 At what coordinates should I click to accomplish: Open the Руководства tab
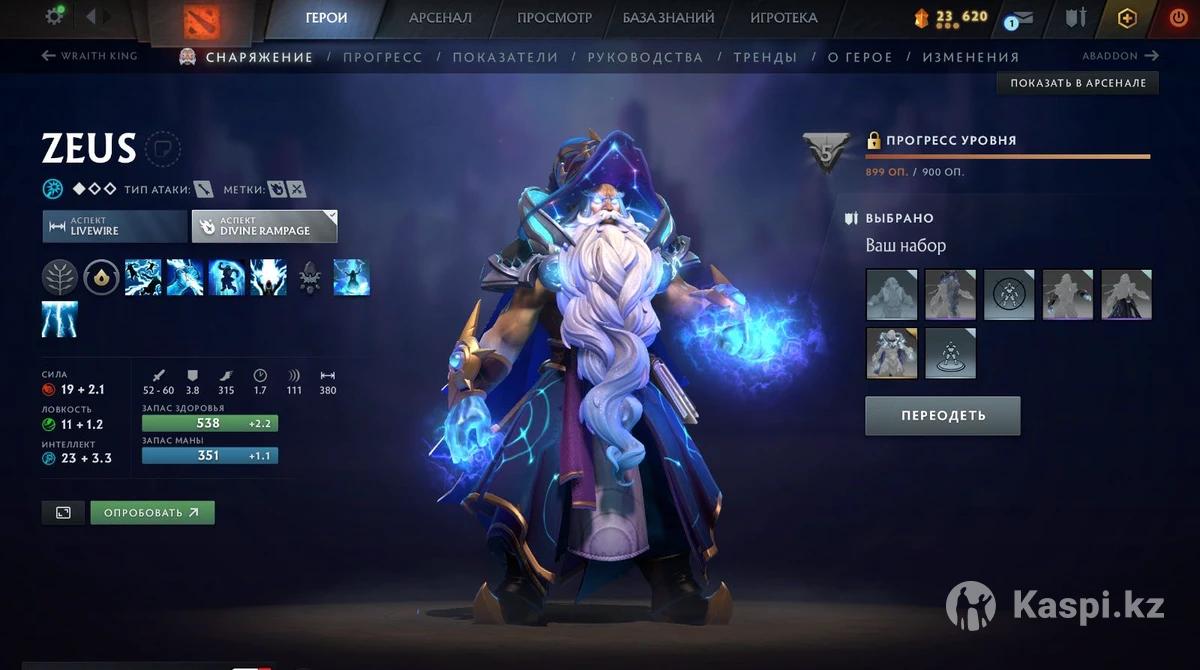(645, 57)
